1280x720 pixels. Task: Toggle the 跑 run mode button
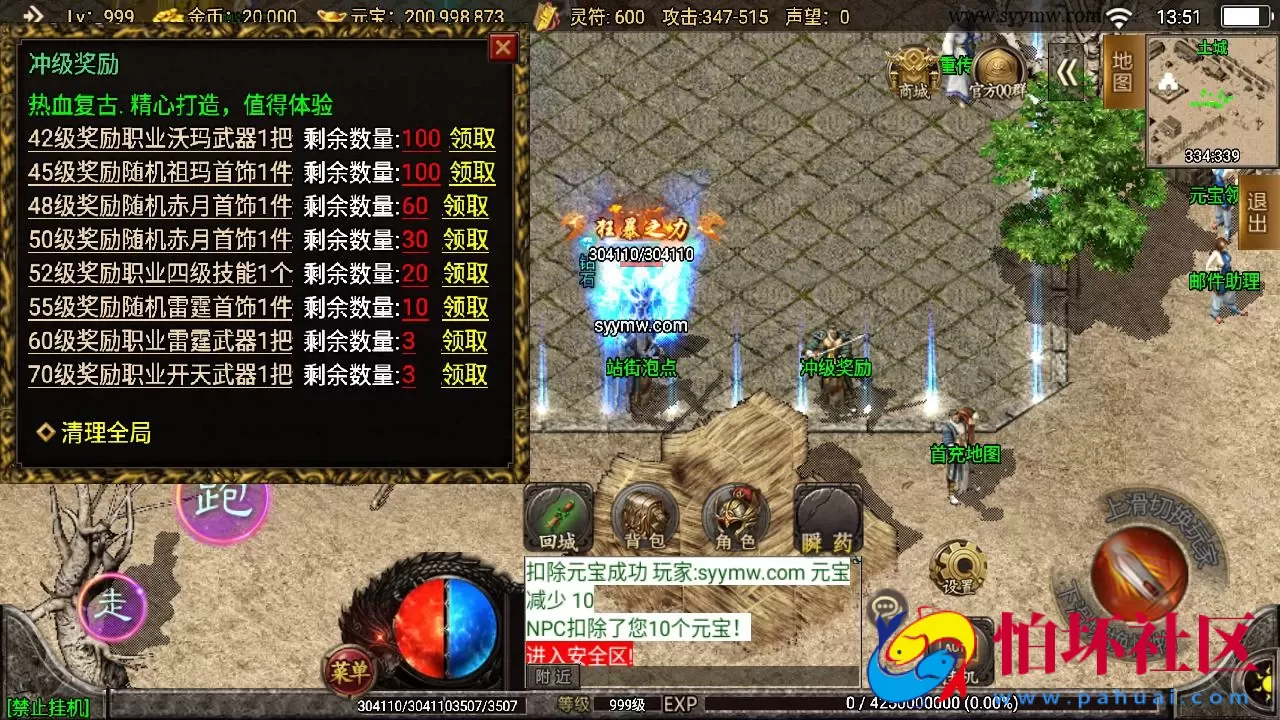222,506
